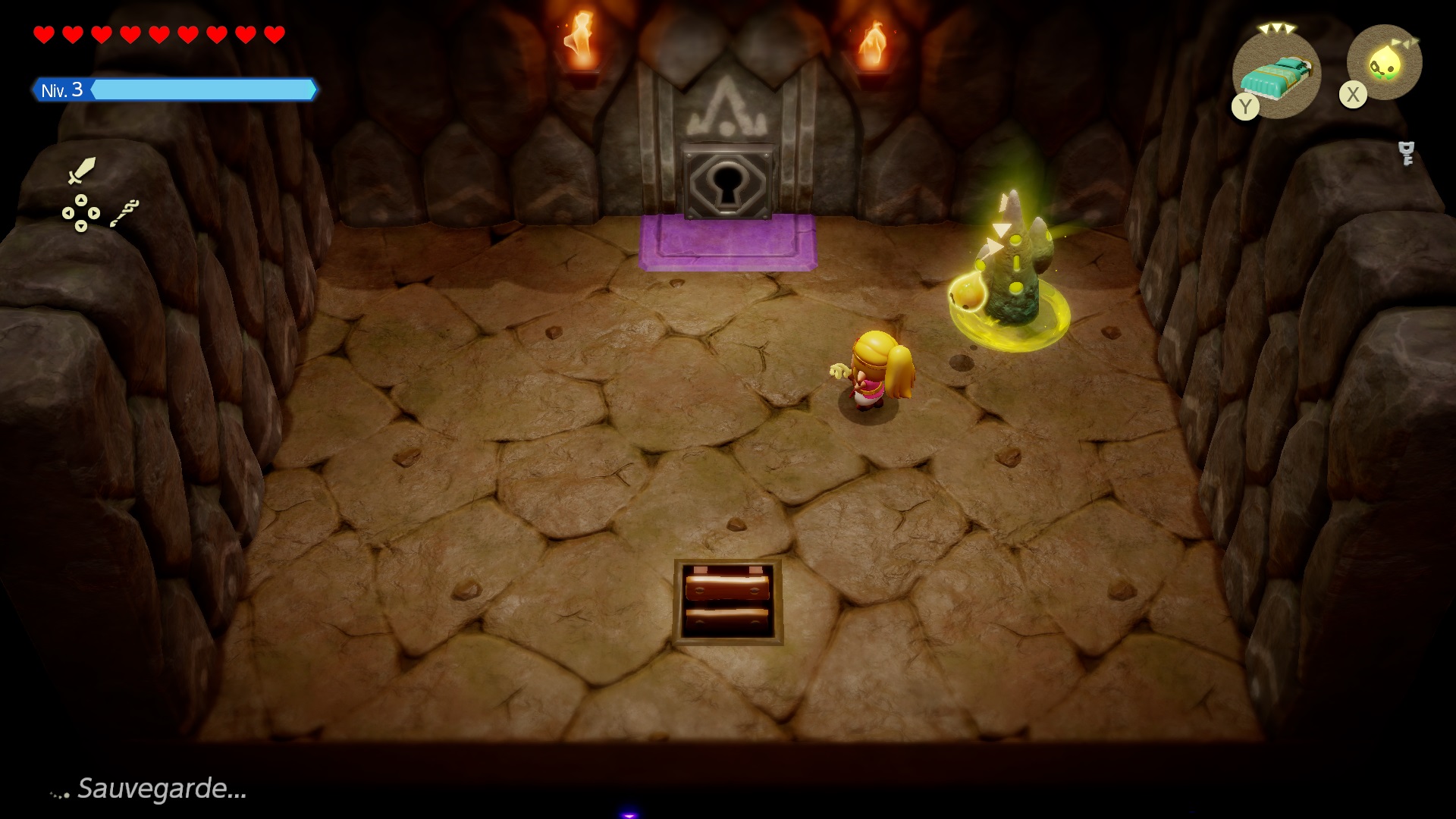This screenshot has width=1456, height=819.
Task: Choose the Tri rod icon
Action: (124, 213)
